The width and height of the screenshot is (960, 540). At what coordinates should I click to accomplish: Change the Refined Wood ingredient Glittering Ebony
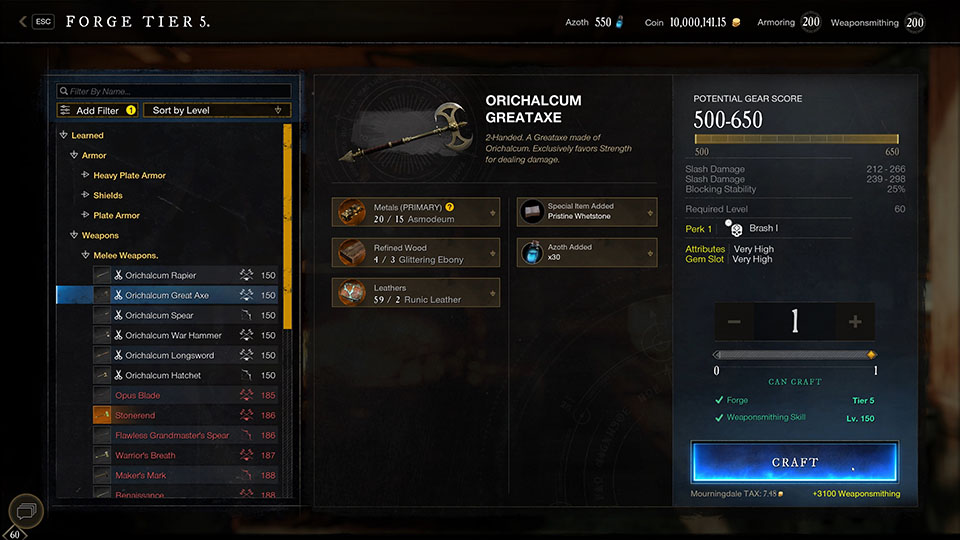coord(416,253)
